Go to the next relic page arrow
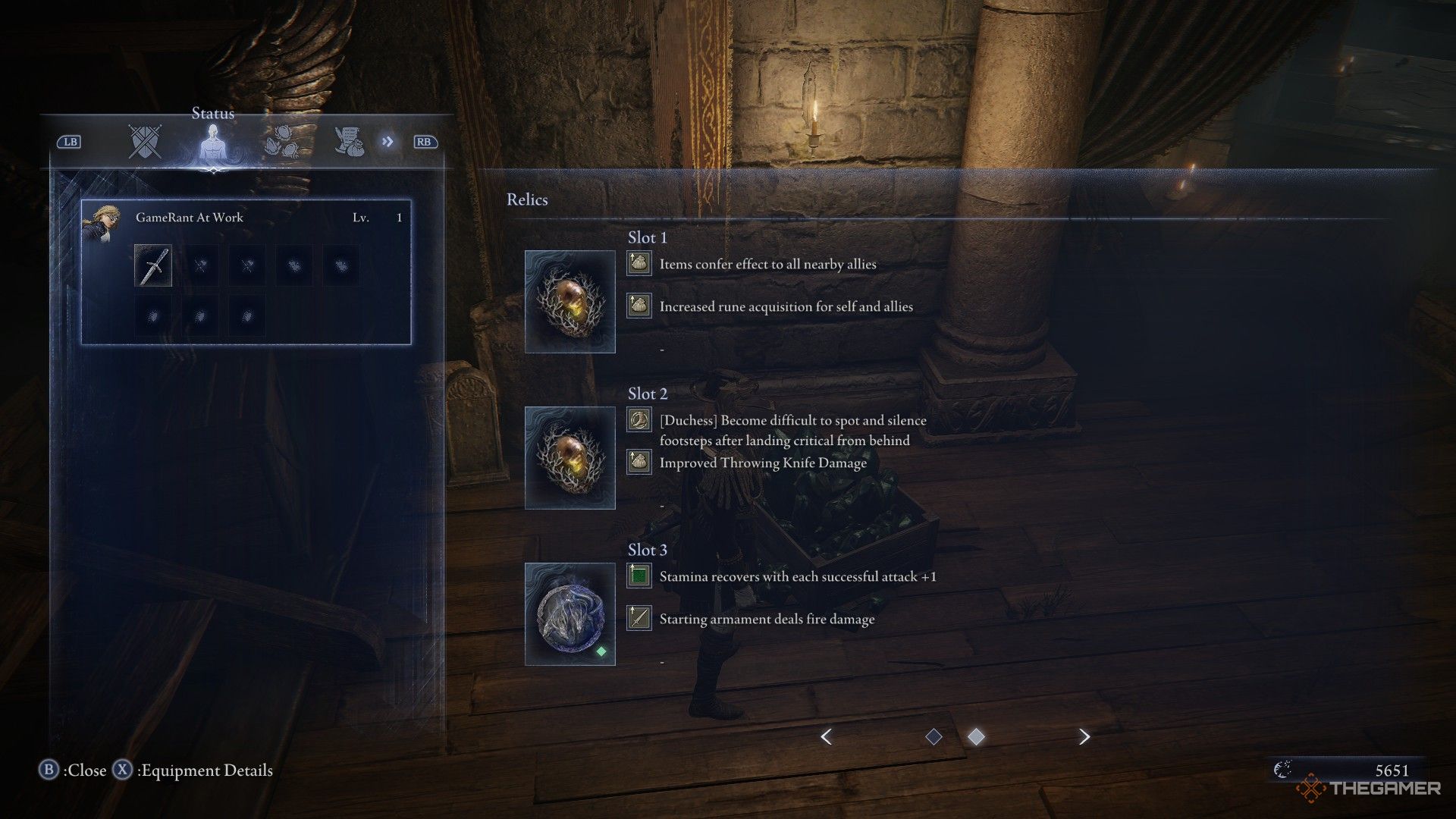Viewport: 1456px width, 819px height. 1084,736
